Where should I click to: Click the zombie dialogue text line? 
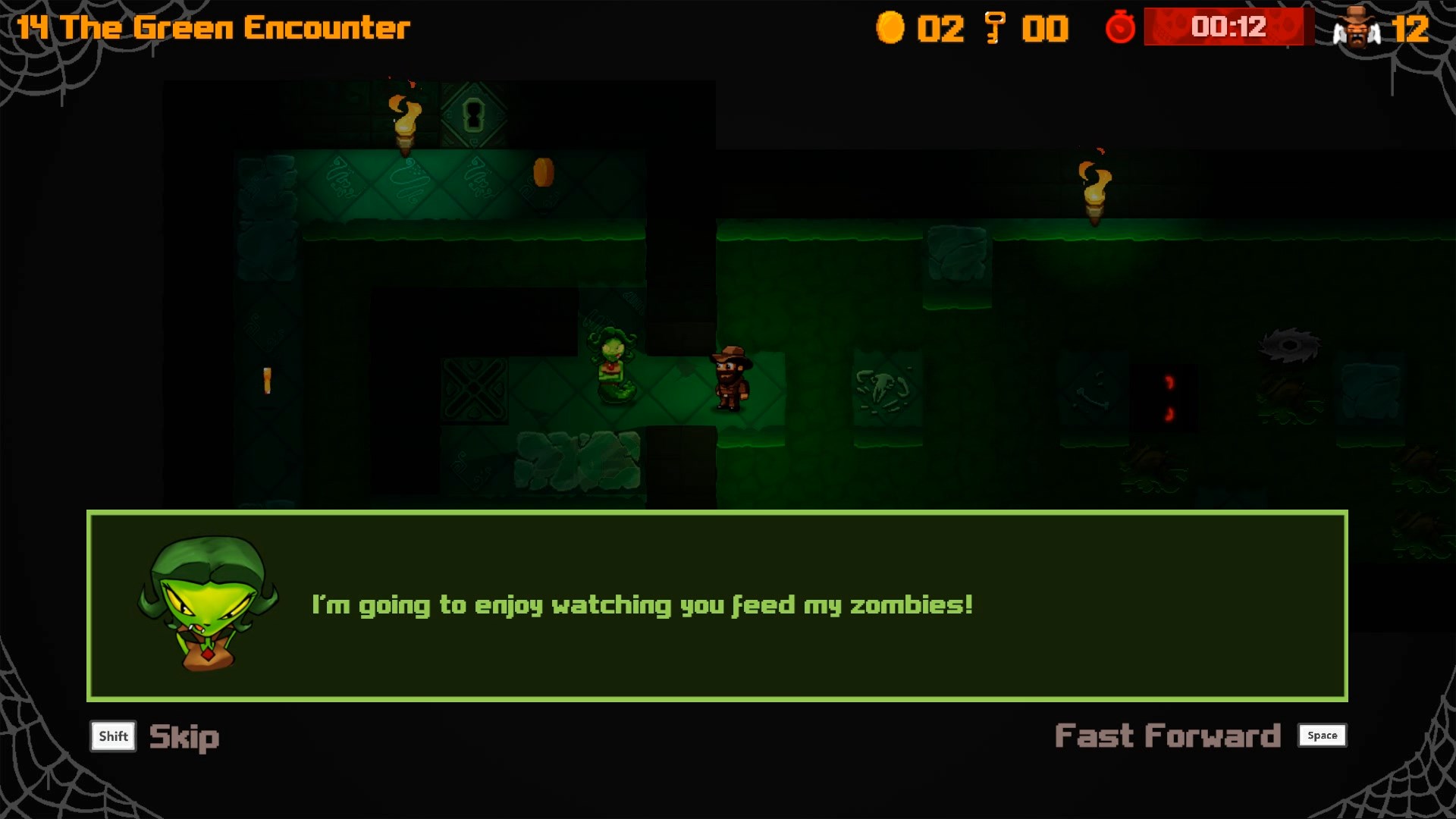[x=642, y=605]
